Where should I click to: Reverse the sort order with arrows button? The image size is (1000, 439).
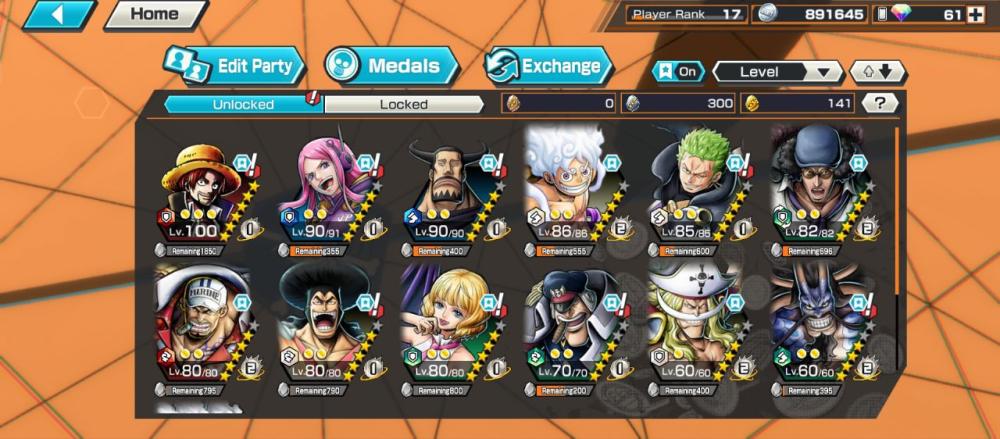tap(877, 72)
